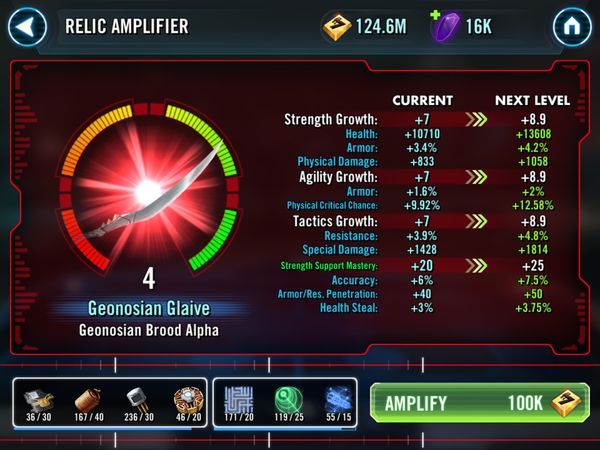Go back using the arrow button

(28, 27)
